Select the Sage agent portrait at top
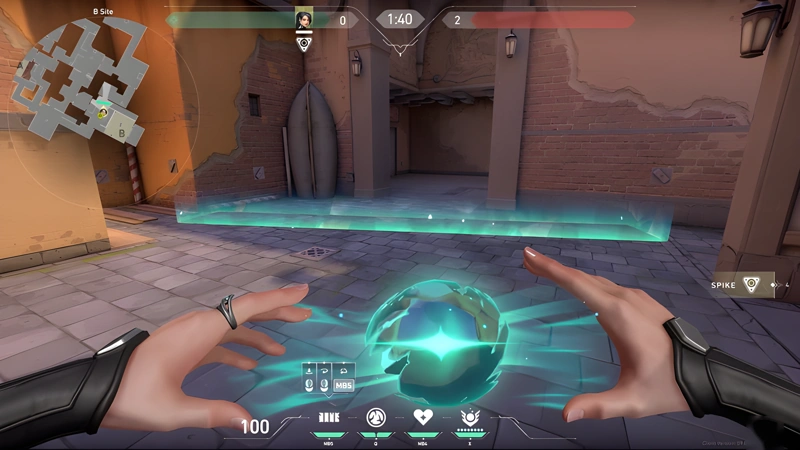The image size is (800, 450). click(x=304, y=19)
